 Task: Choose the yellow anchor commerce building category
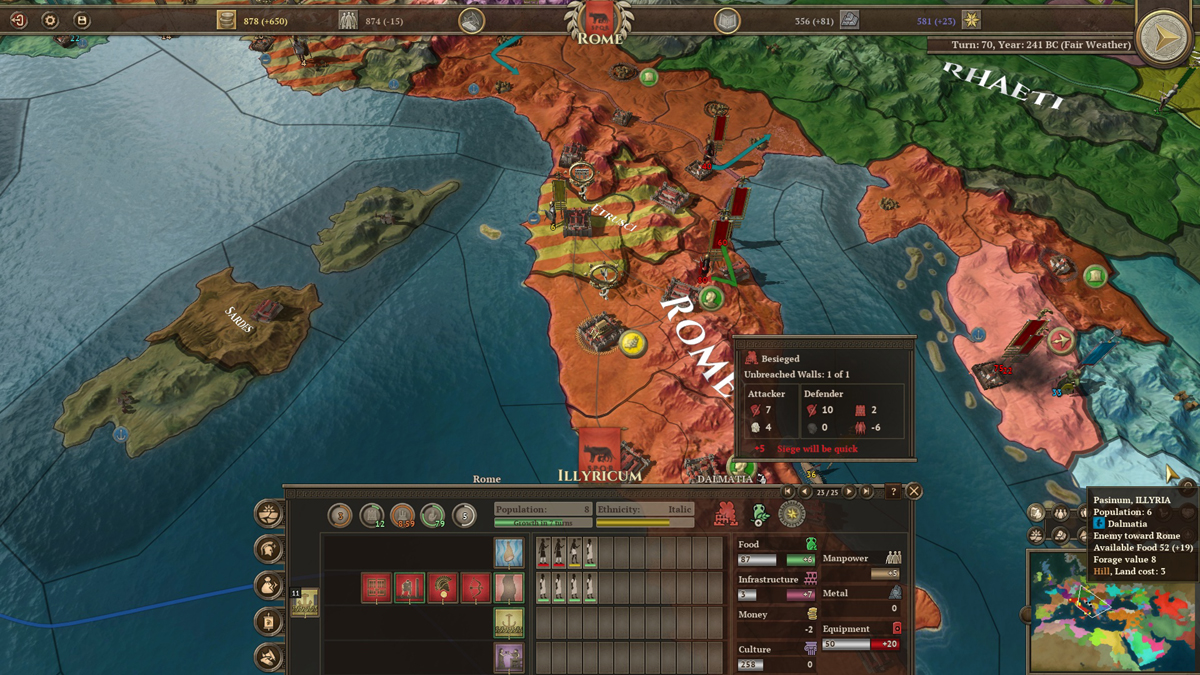508,623
